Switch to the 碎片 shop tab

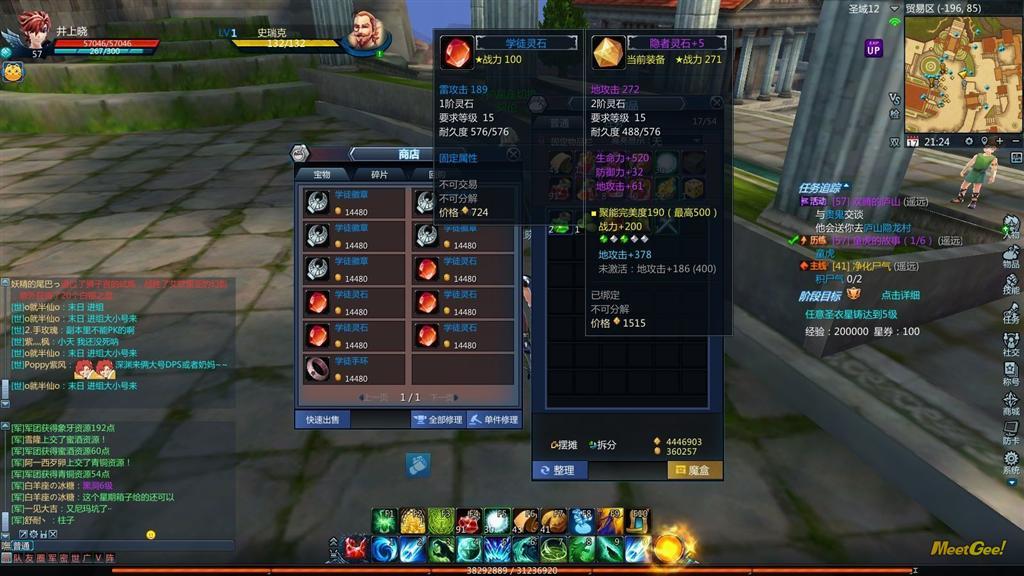pyautogui.click(x=380, y=174)
